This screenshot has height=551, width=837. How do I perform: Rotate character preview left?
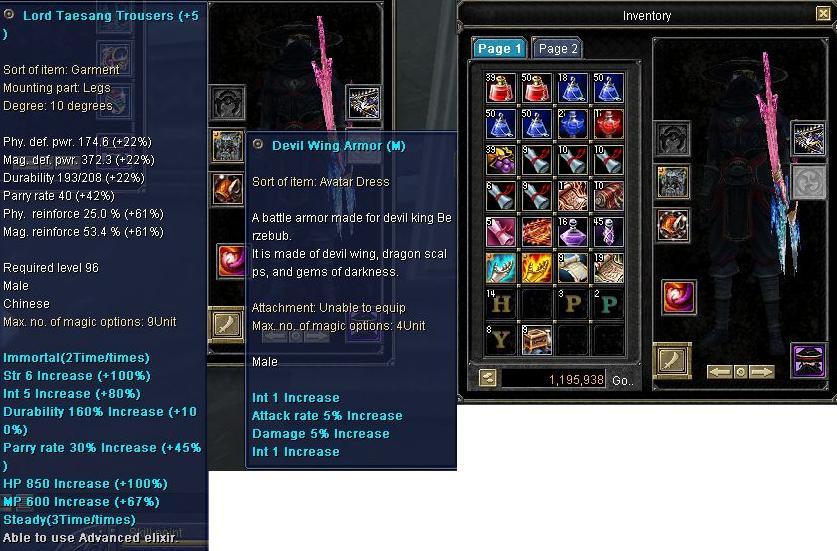[719, 372]
